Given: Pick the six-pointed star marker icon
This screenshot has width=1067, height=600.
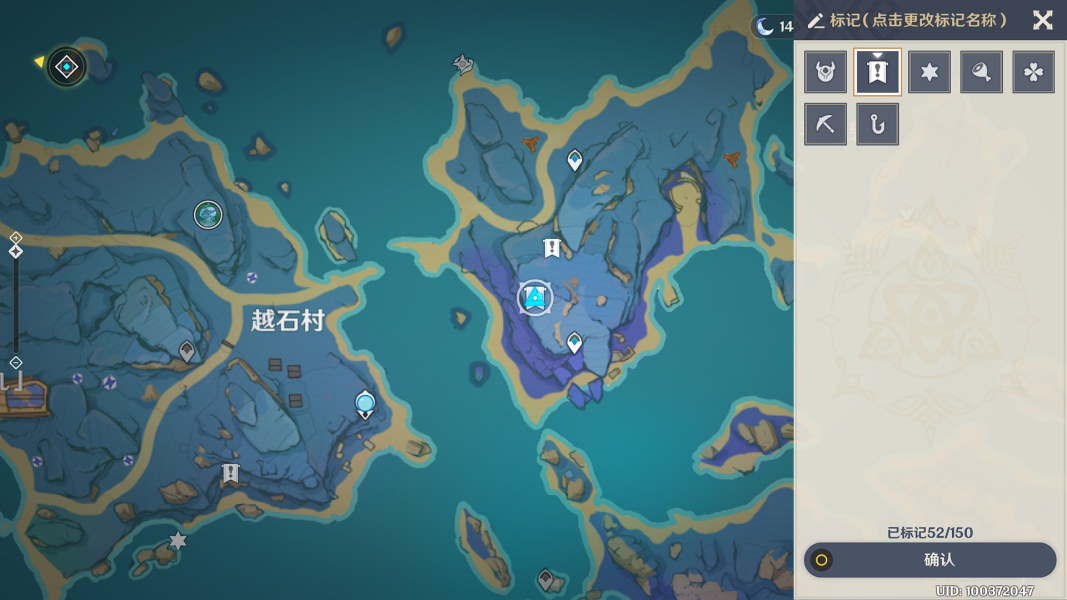Looking at the screenshot, I should click(x=930, y=72).
